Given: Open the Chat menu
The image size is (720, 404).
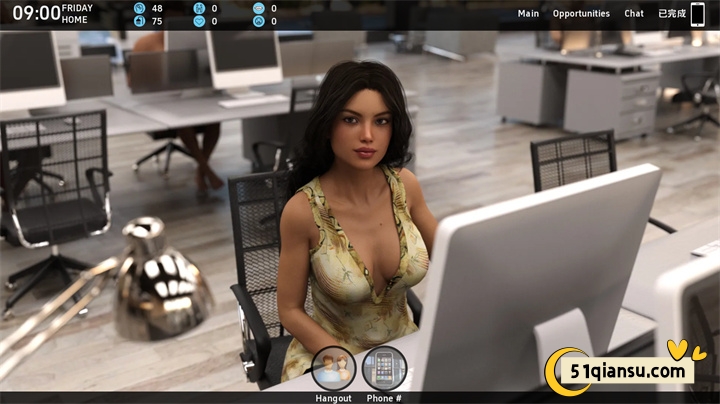Looking at the screenshot, I should [x=634, y=14].
